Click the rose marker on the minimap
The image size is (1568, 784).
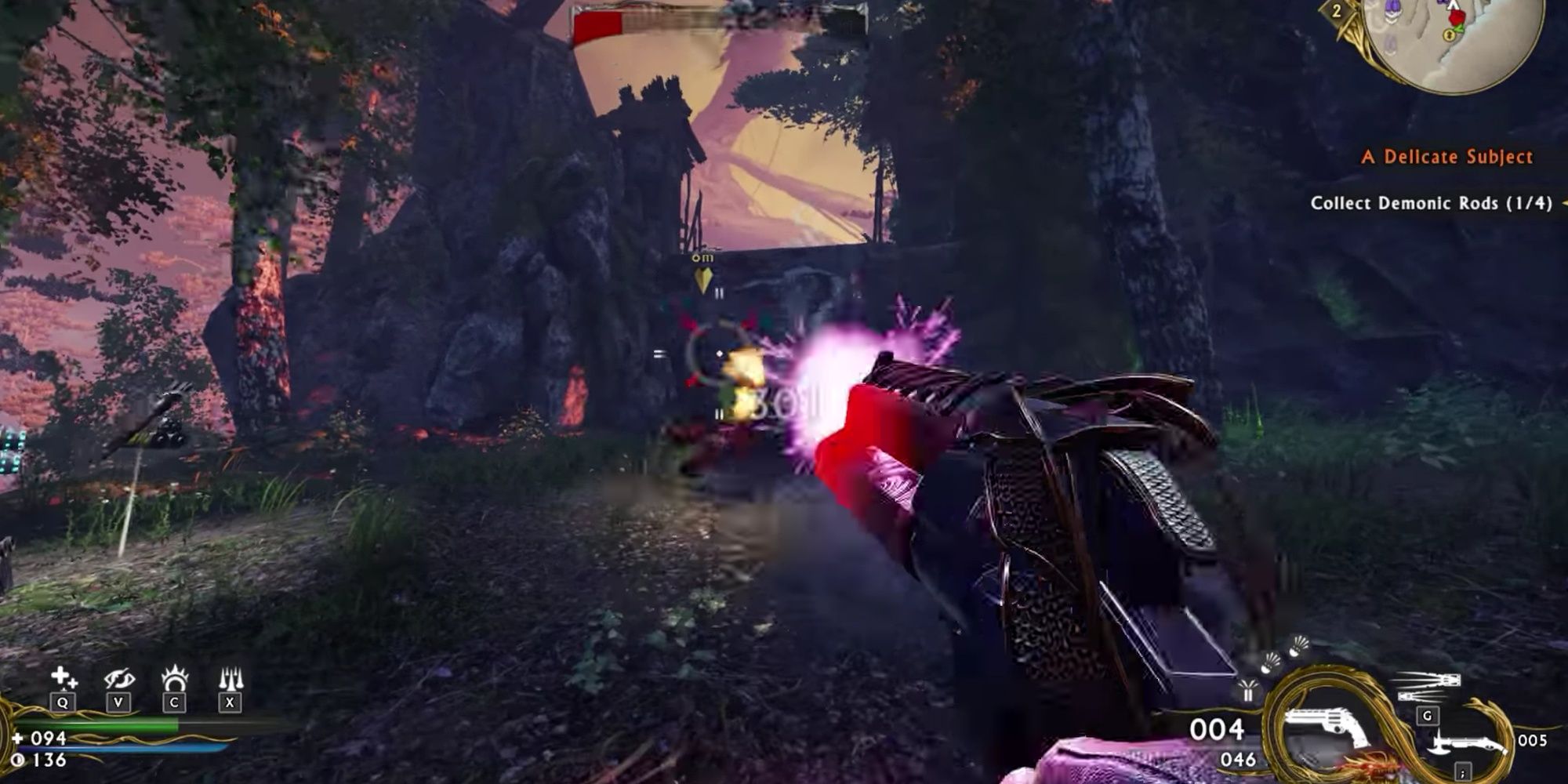pyautogui.click(x=1458, y=20)
